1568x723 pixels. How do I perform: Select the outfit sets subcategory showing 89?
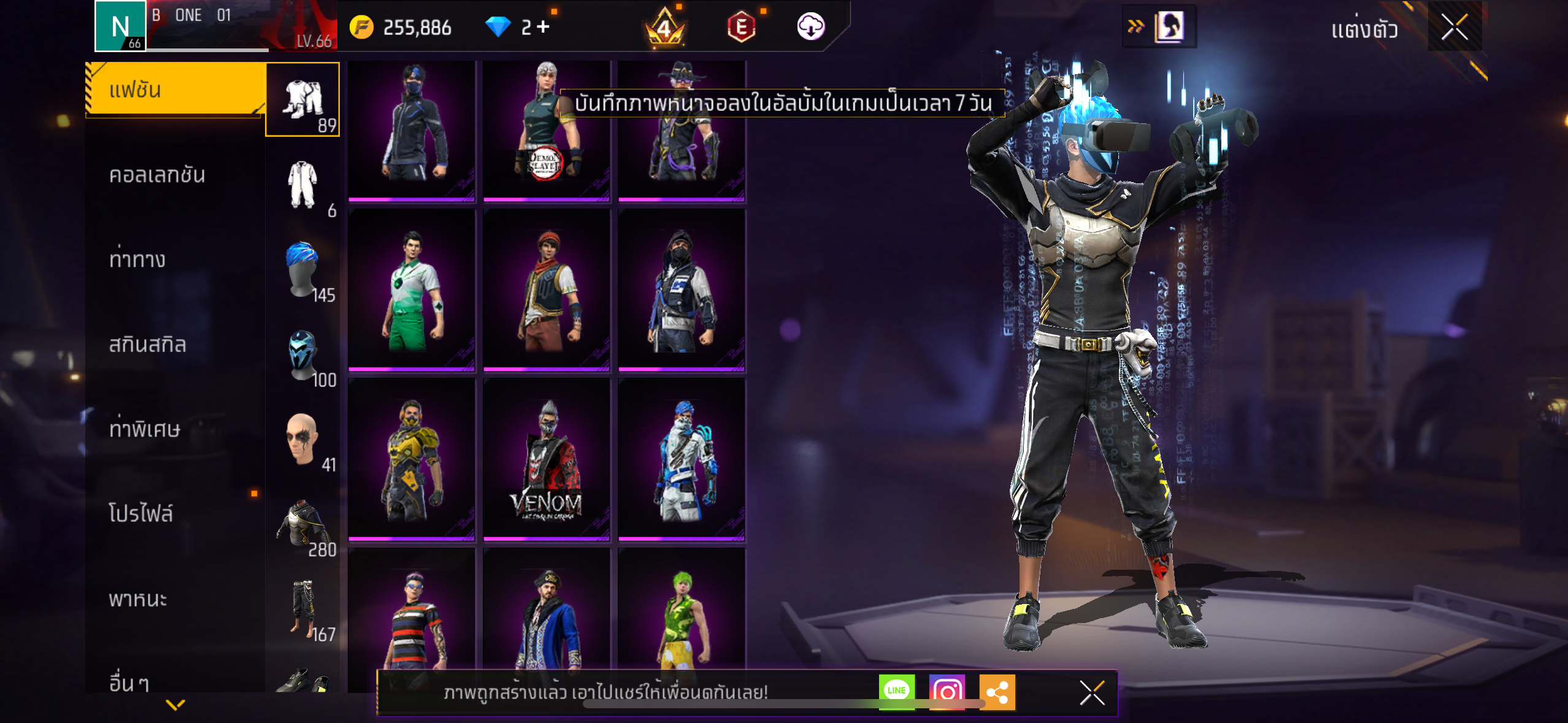(302, 99)
